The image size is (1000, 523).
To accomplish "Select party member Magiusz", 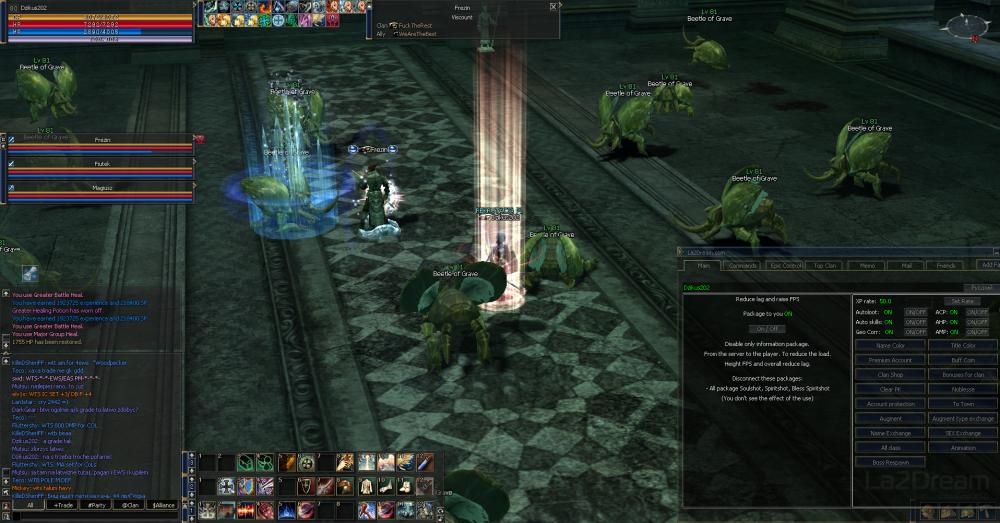I will 101,187.
